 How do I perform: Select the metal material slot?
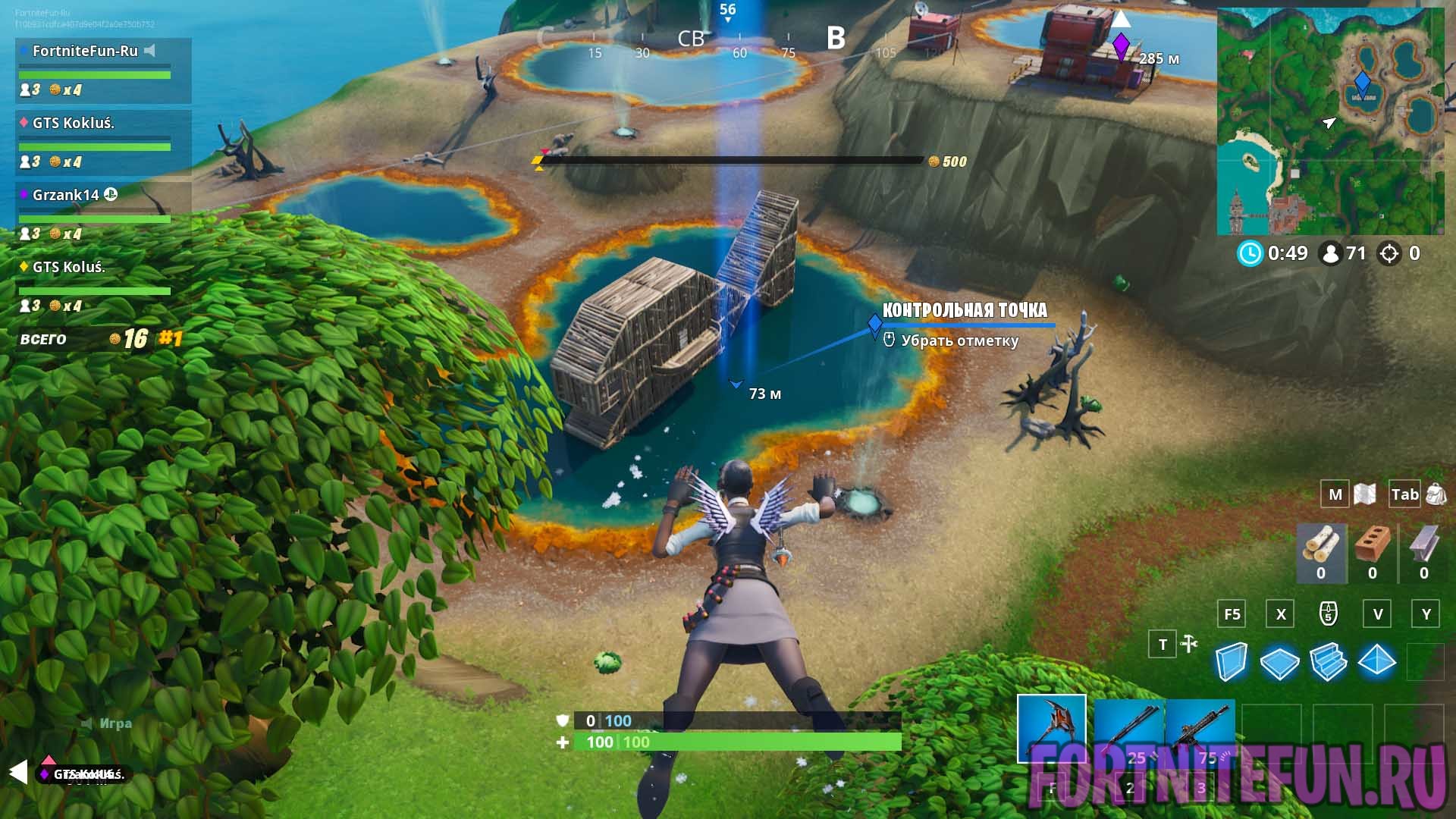(x=1423, y=552)
